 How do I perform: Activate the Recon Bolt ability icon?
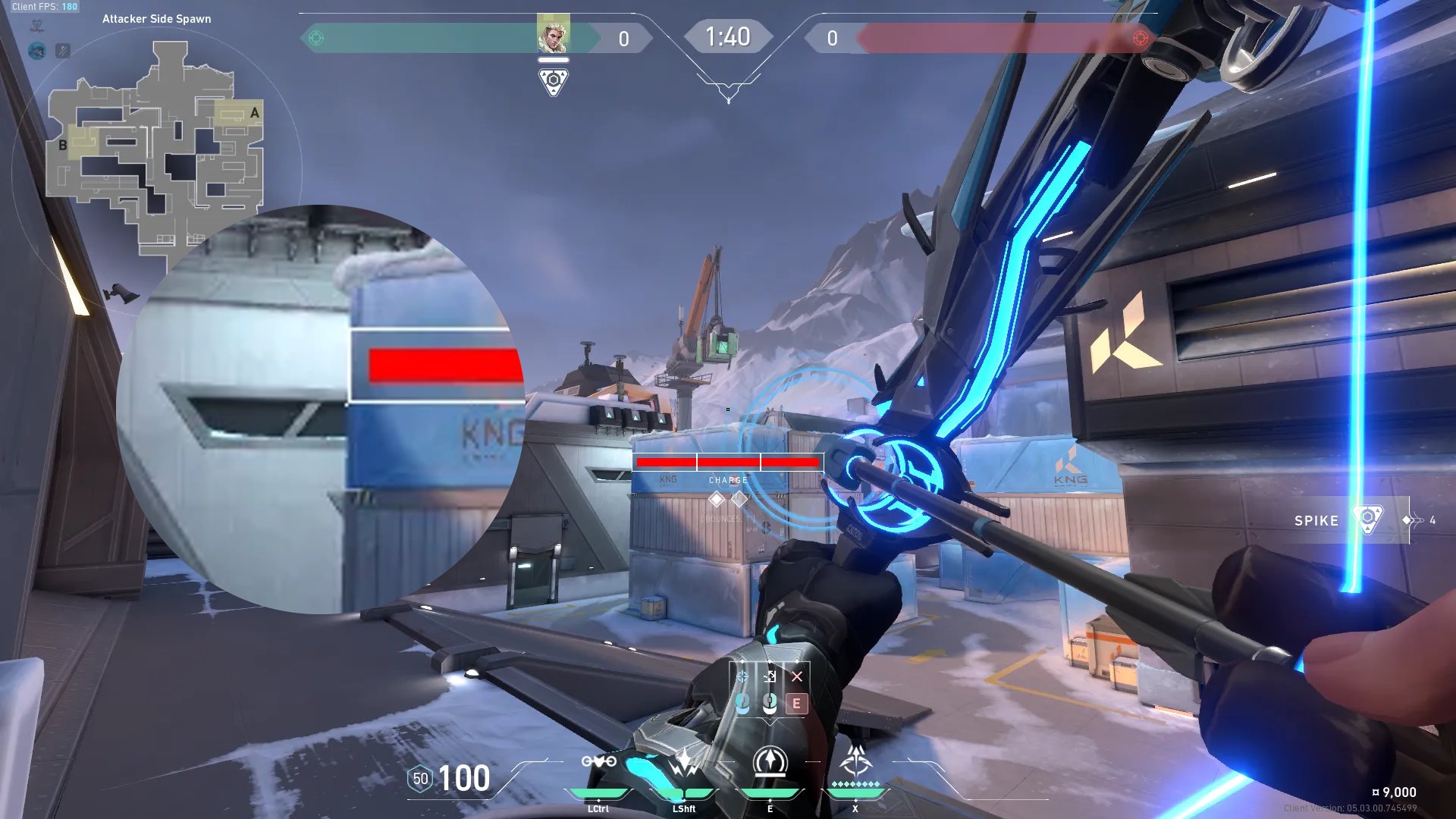pos(770,761)
